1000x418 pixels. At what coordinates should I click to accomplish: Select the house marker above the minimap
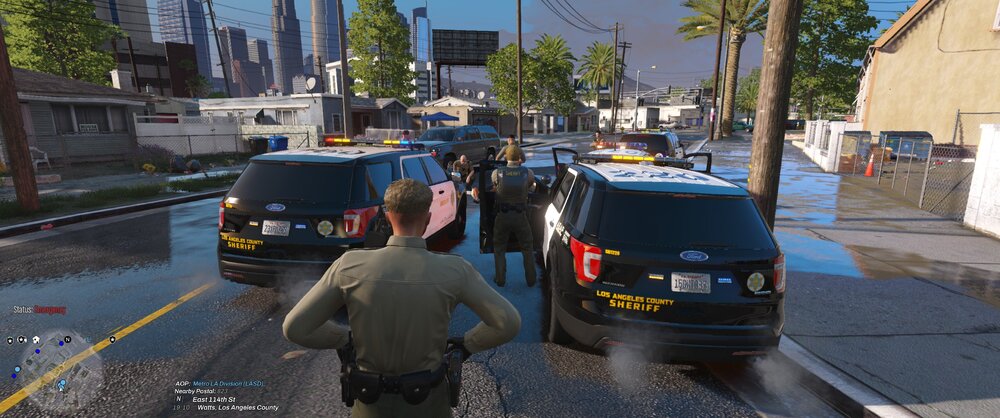36,340
